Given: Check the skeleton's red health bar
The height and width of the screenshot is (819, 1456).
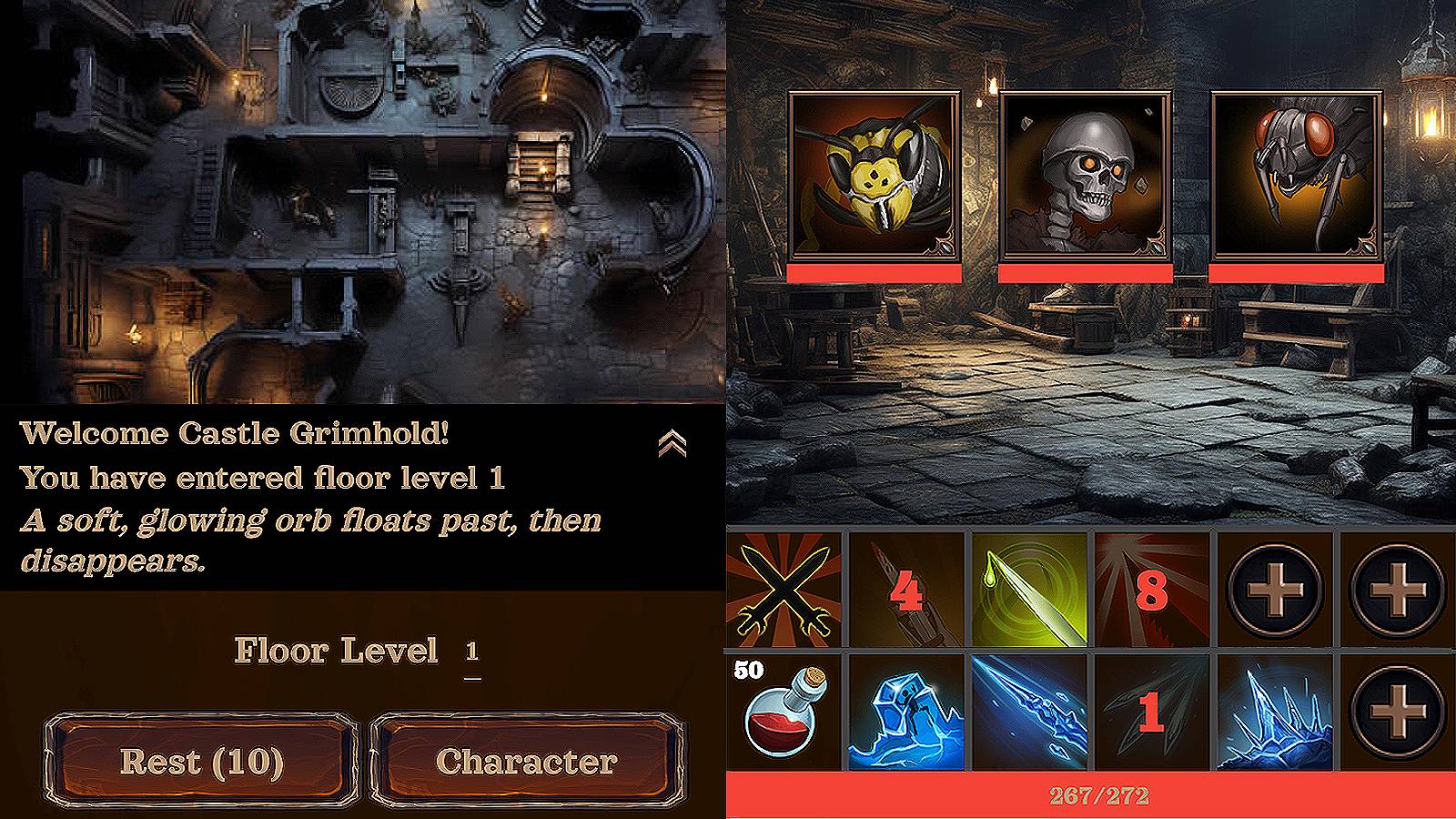Looking at the screenshot, I should 1085,270.
